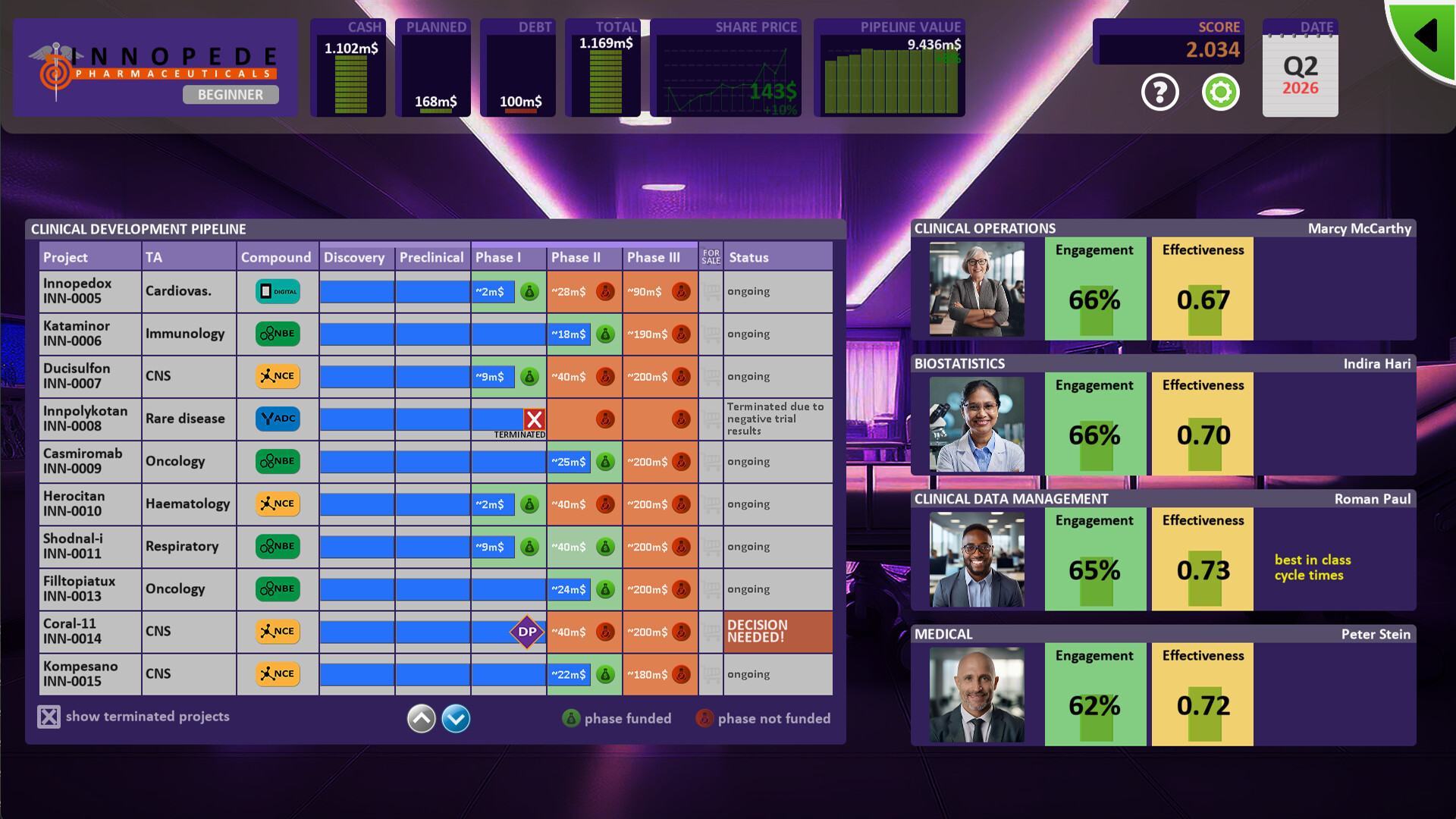
Task: Click the ADC compound icon for Innpolykotan
Action: click(x=277, y=419)
